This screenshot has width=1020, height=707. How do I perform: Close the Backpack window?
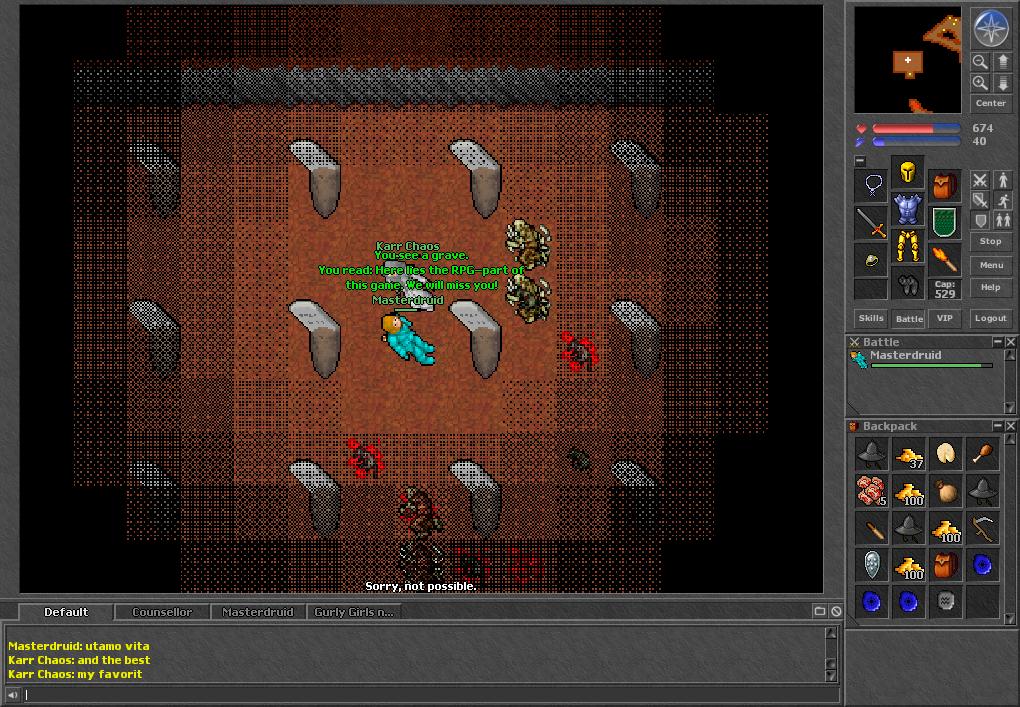1011,426
